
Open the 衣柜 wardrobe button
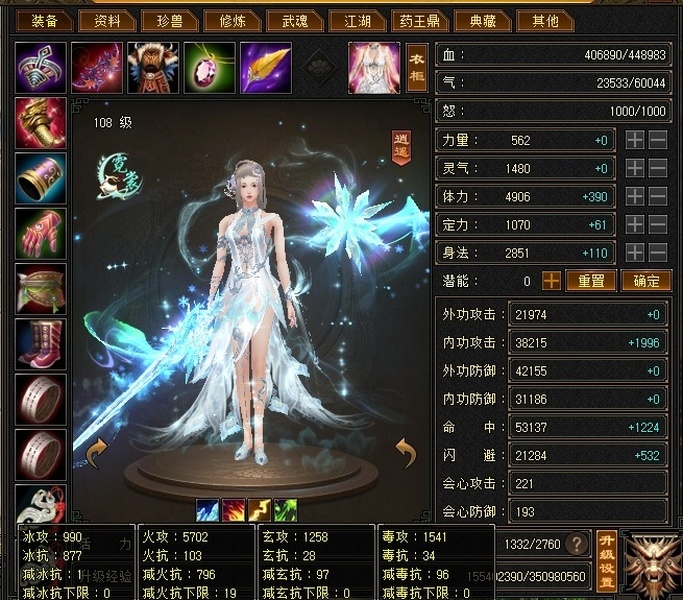pos(417,68)
